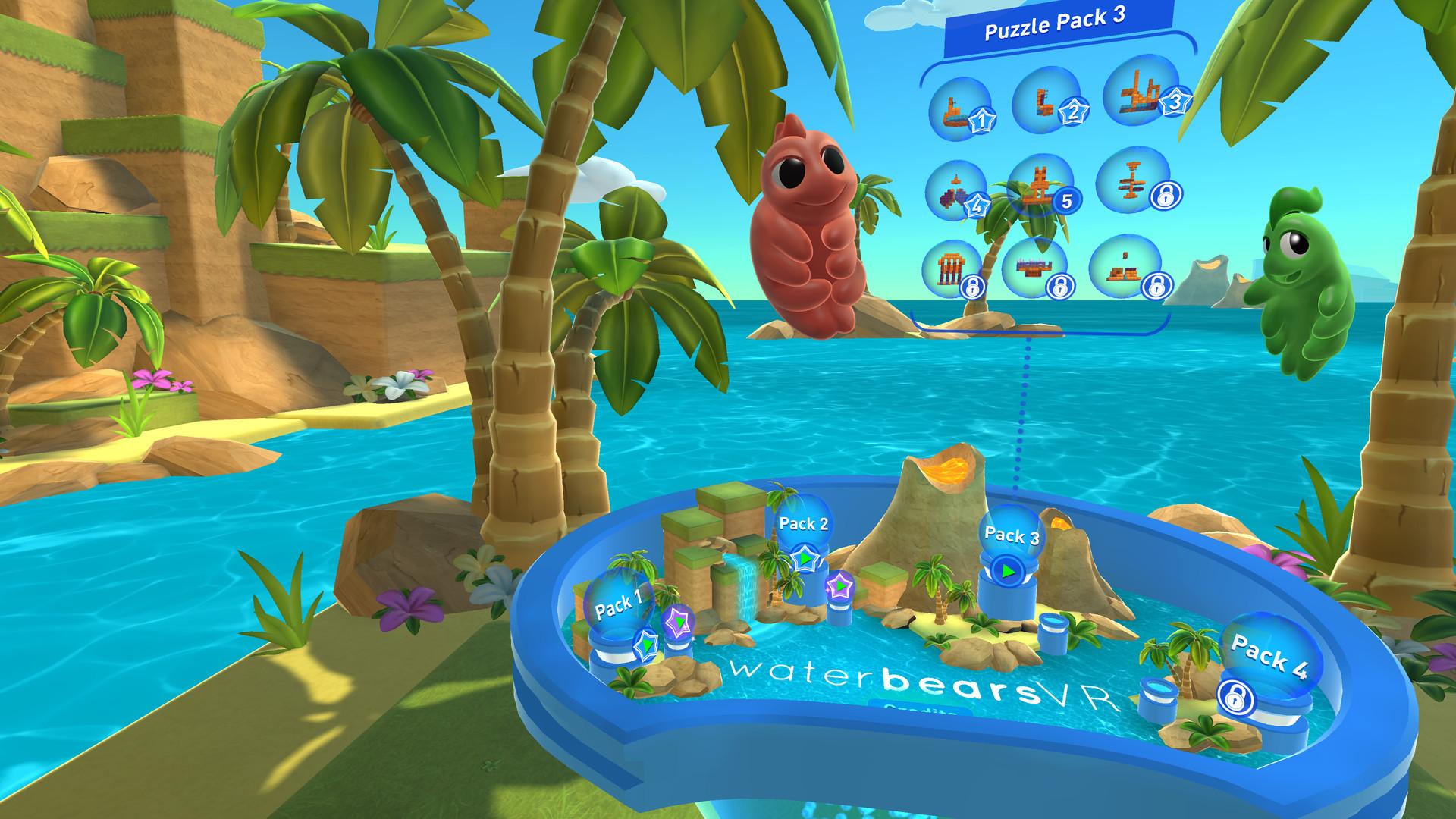This screenshot has width=1456, height=819.
Task: Click the green star token near Pack 2
Action: (806, 557)
